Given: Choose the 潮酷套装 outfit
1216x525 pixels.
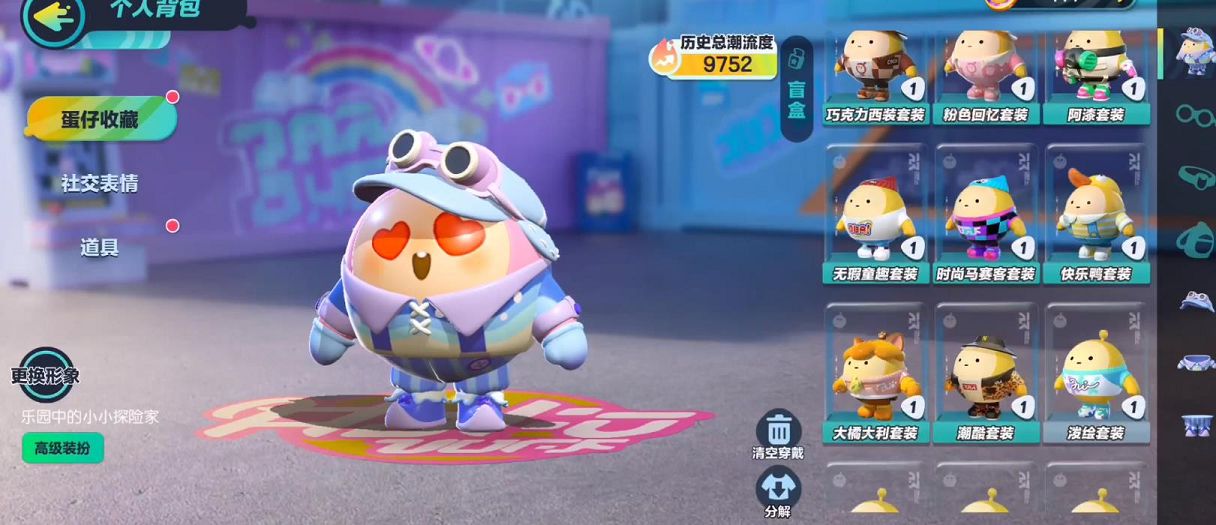Looking at the screenshot, I should pos(986,374).
